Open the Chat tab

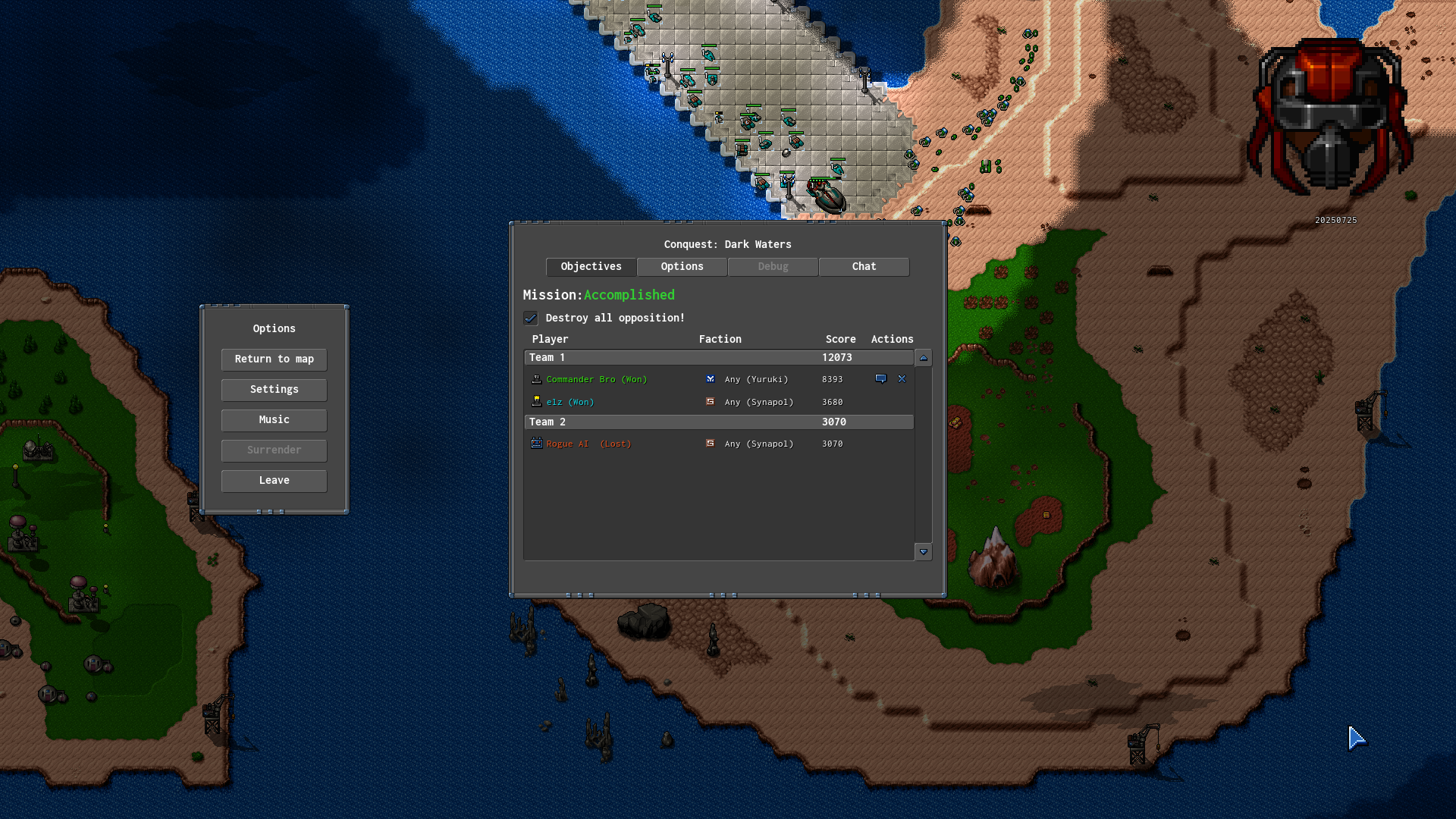[x=864, y=267]
